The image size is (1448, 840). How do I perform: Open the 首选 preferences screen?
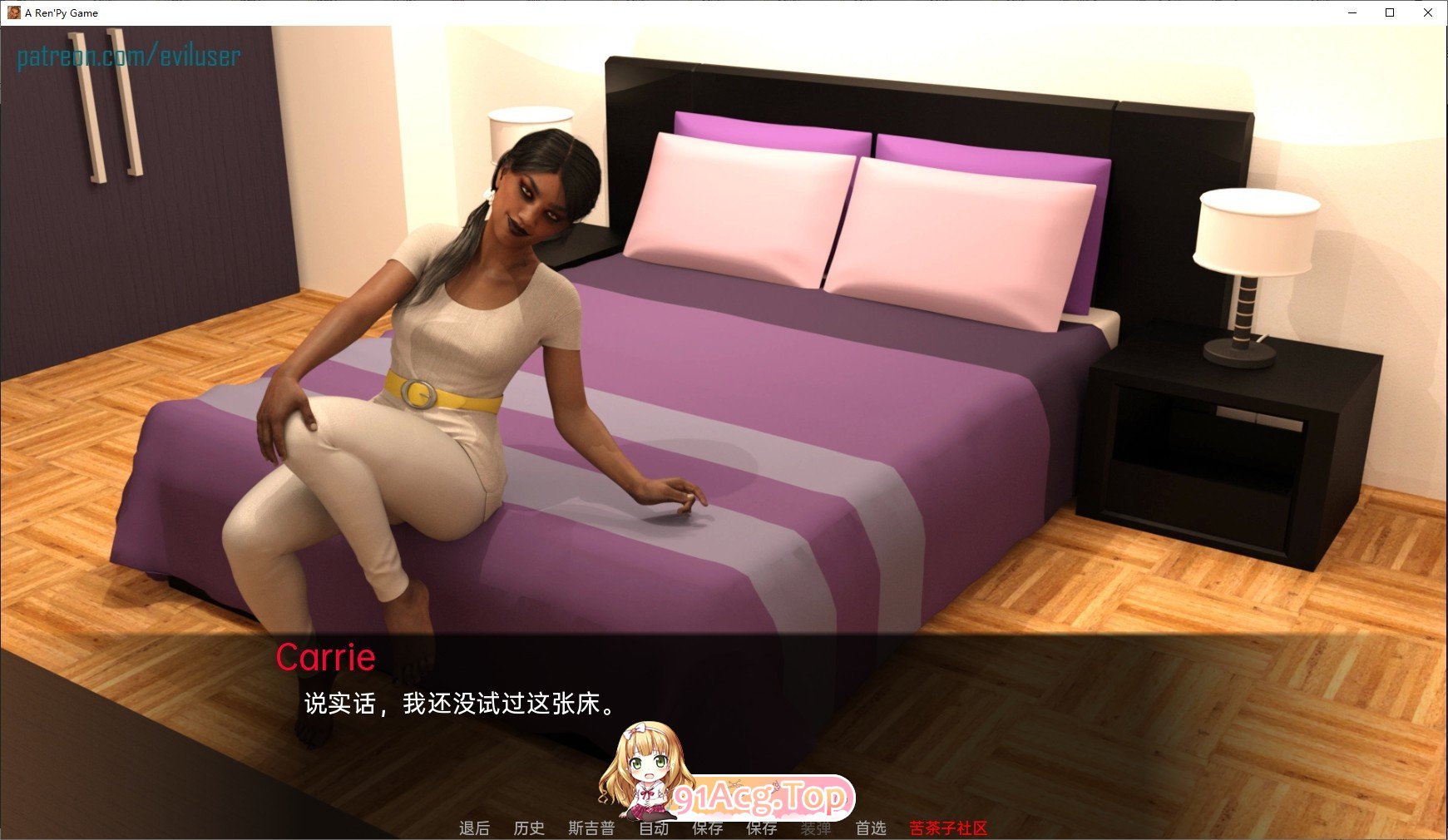tap(872, 828)
